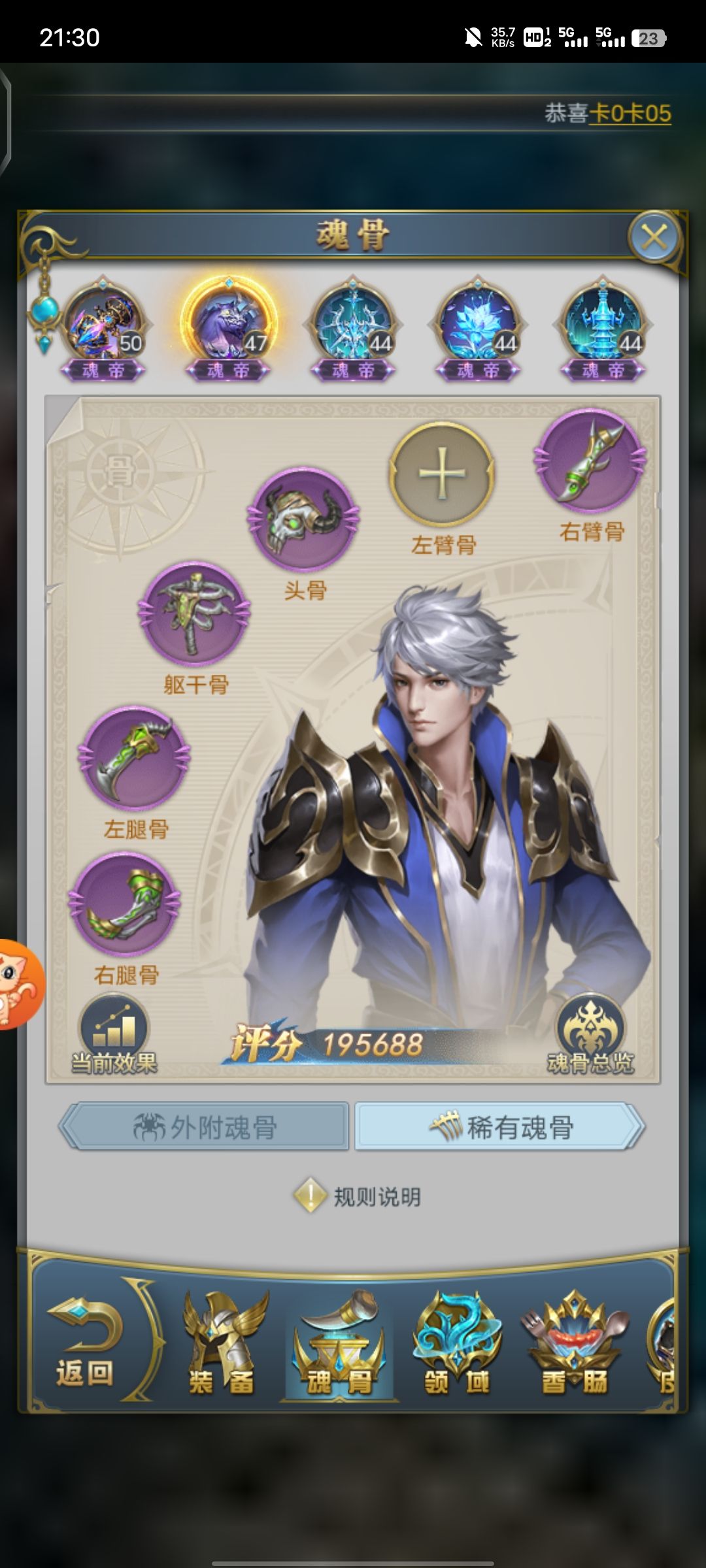Open the 右臂骨 soul bone slot
This screenshot has width=706, height=1568.
click(590, 461)
